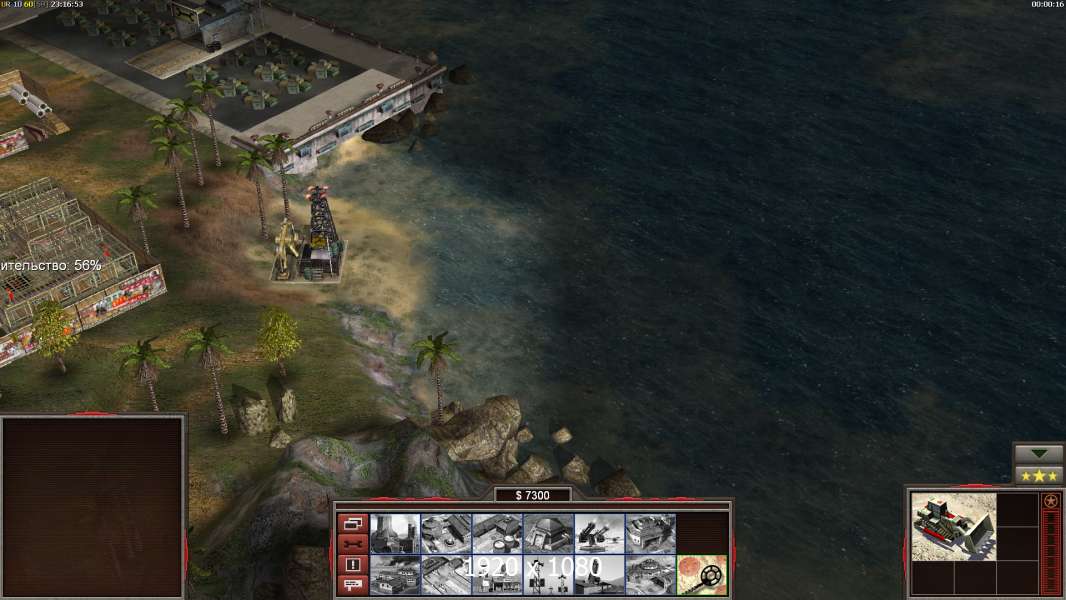Image resolution: width=1066 pixels, height=600 pixels.
Task: Click the red exclamation mark button
Action: [x=352, y=565]
